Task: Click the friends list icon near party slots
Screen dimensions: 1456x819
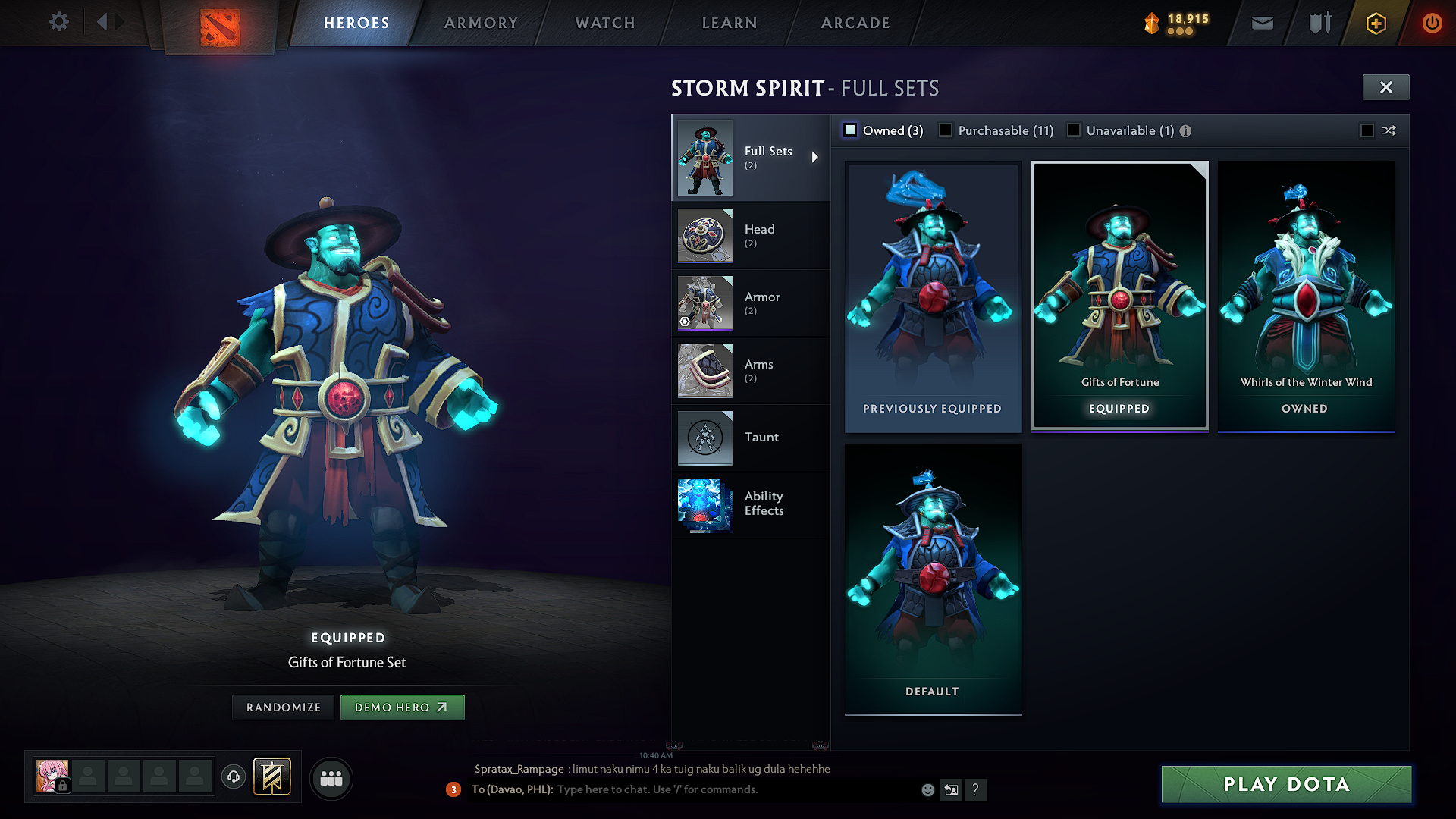Action: [331, 777]
